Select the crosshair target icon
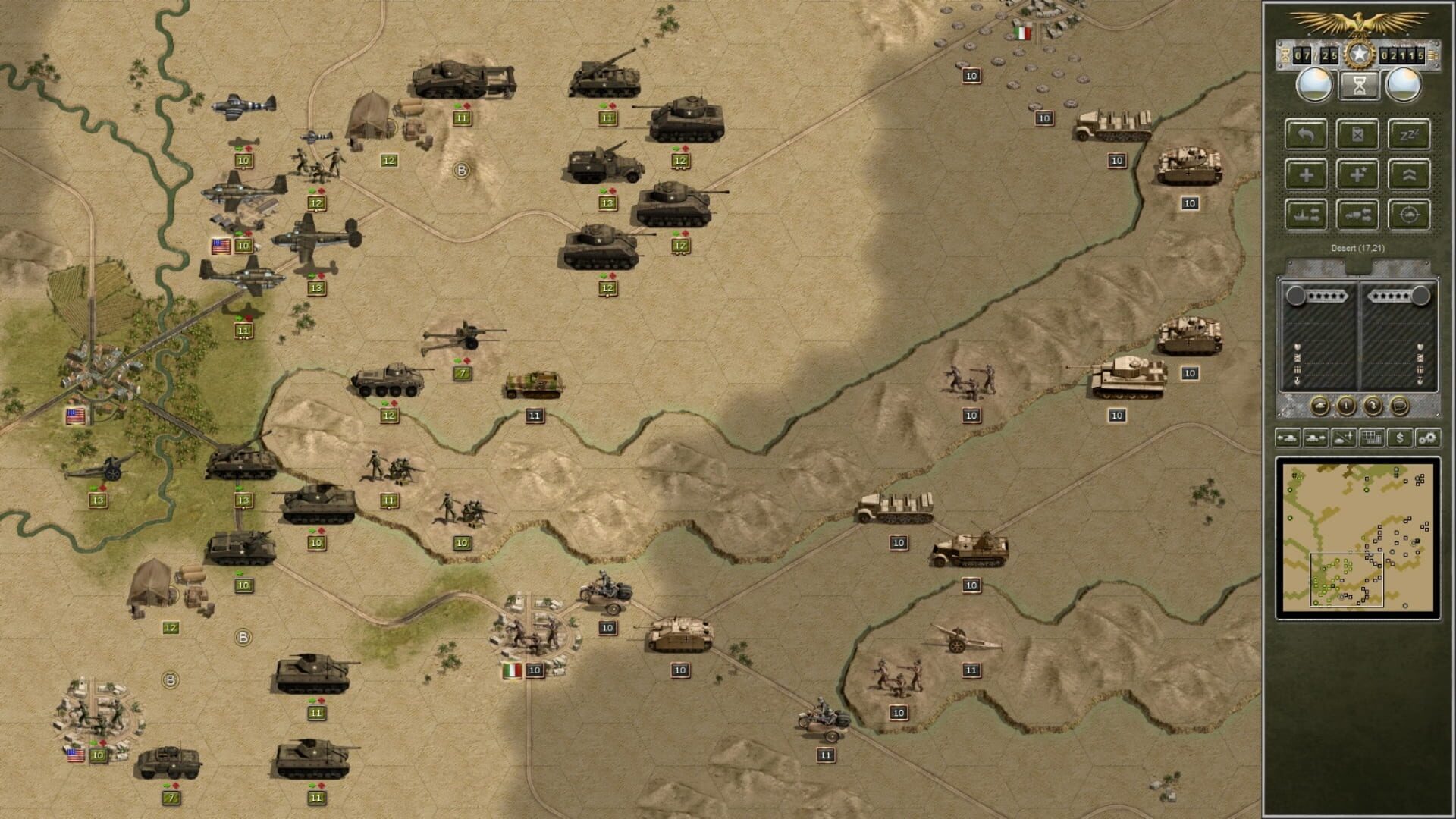1456x819 pixels. [1409, 215]
